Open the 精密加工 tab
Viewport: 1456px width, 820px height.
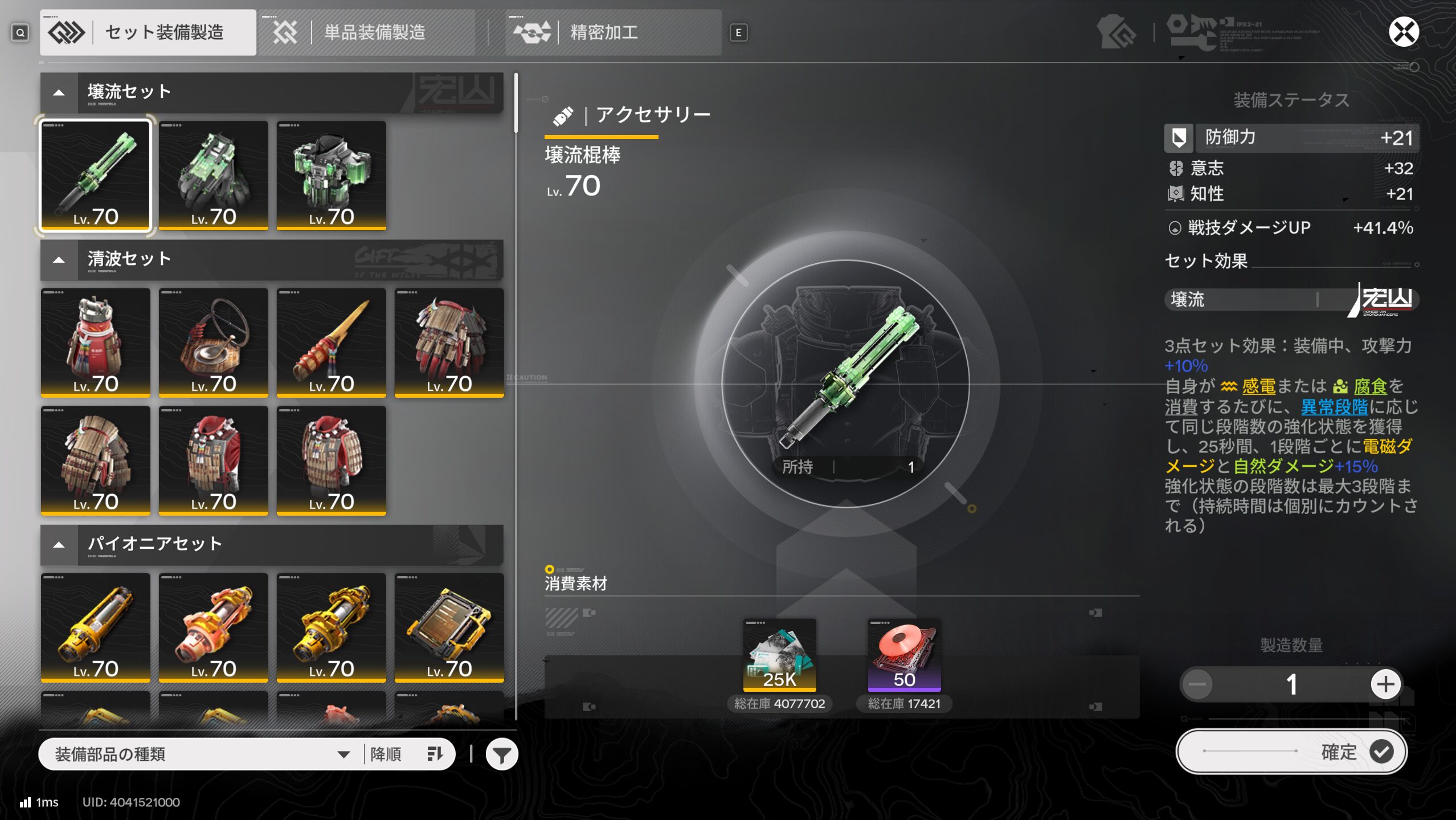[613, 32]
